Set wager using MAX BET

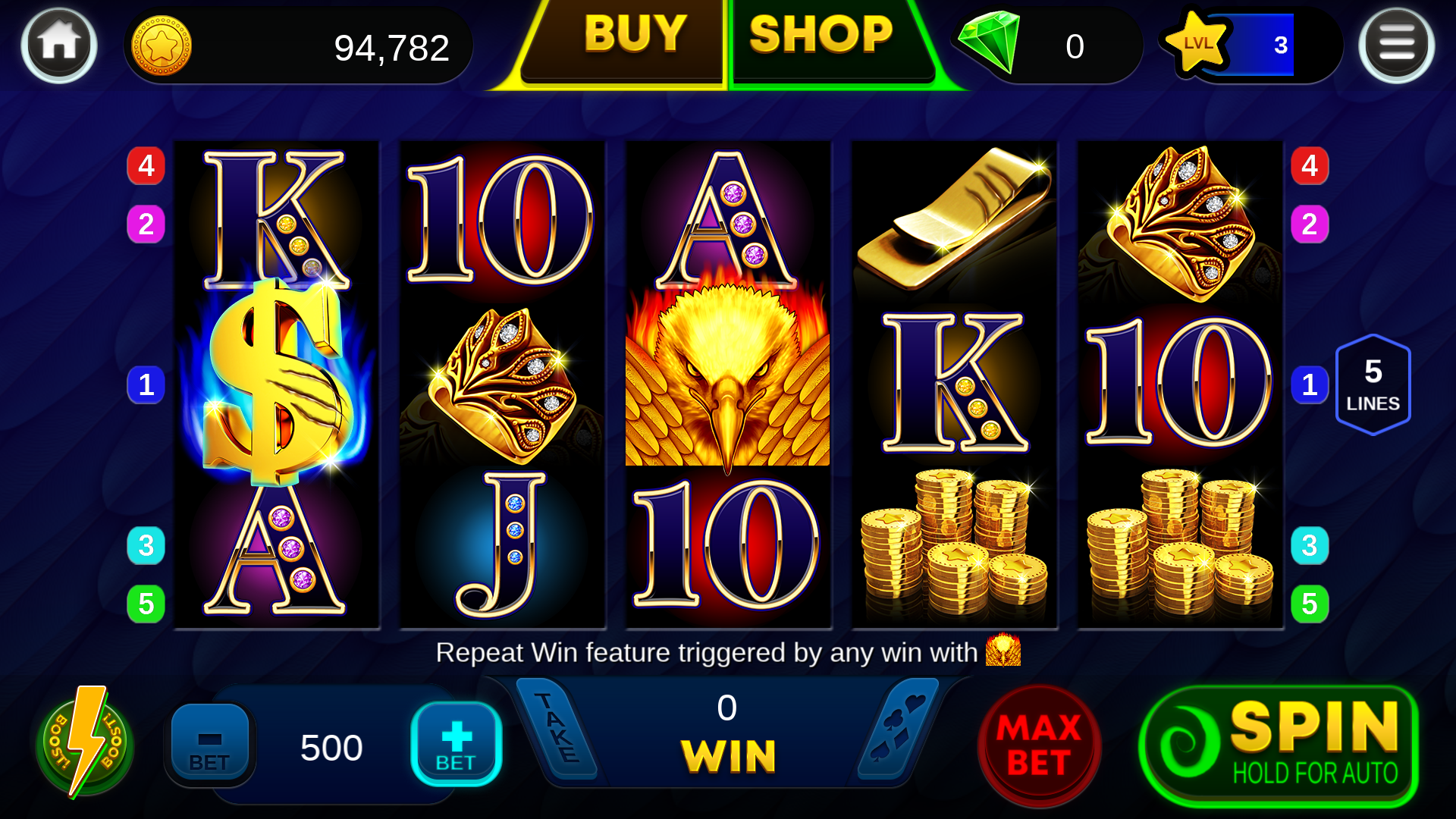[x=1038, y=745]
